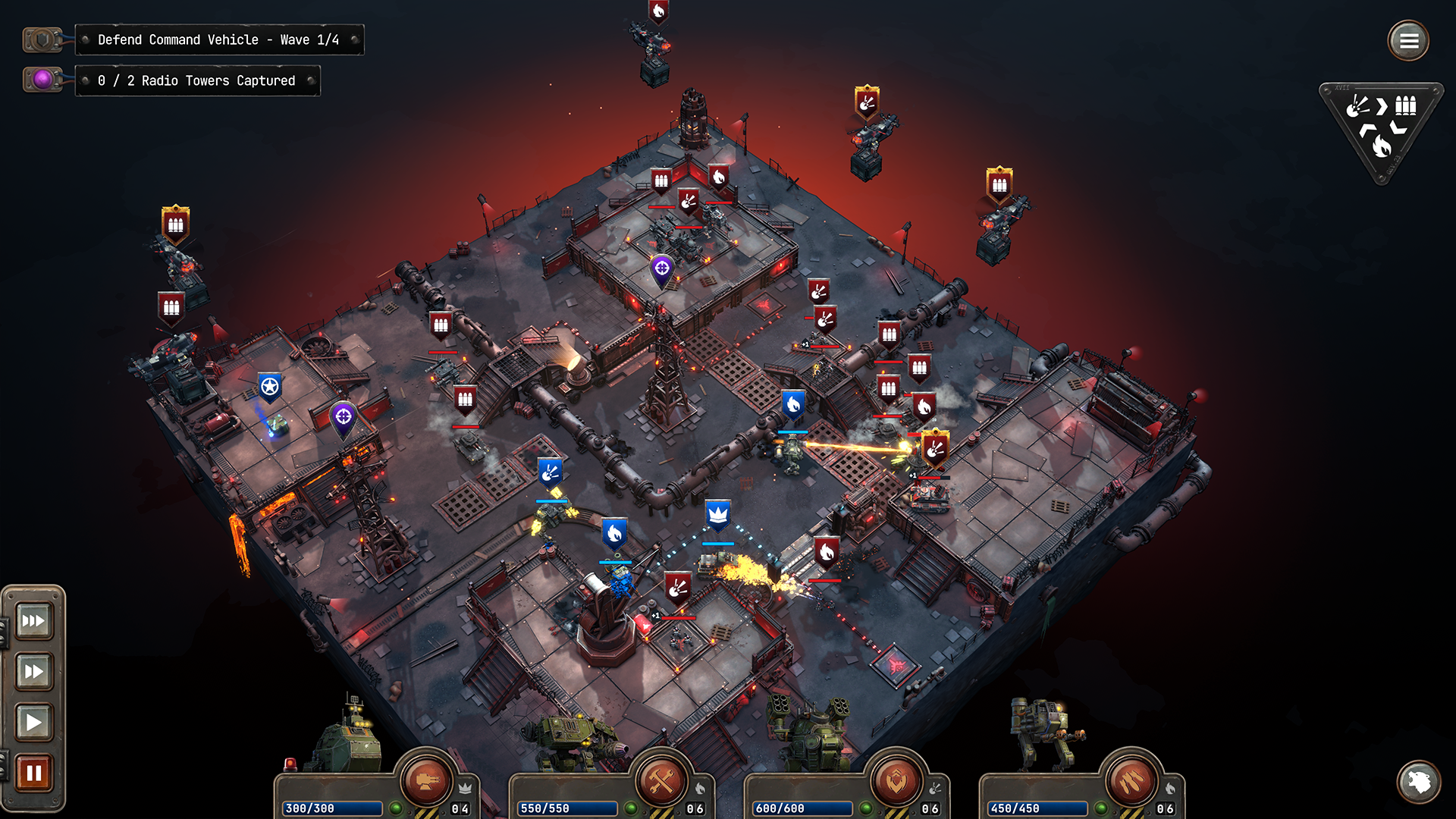Screen dimensions: 1456x819
Task: Activate the turret ability on the command vehicle
Action: 425,780
